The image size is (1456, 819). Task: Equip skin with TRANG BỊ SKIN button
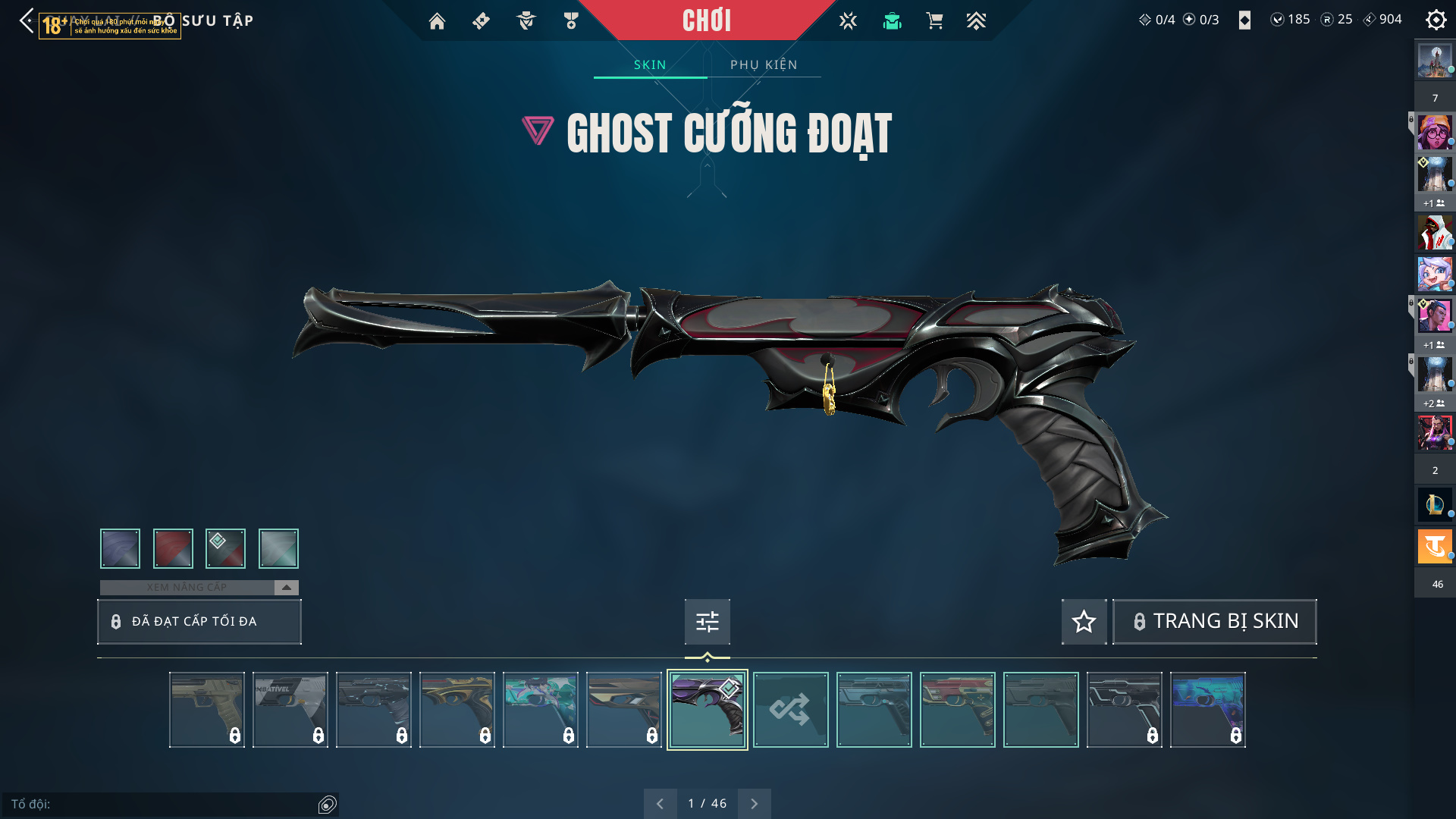pyautogui.click(x=1214, y=622)
